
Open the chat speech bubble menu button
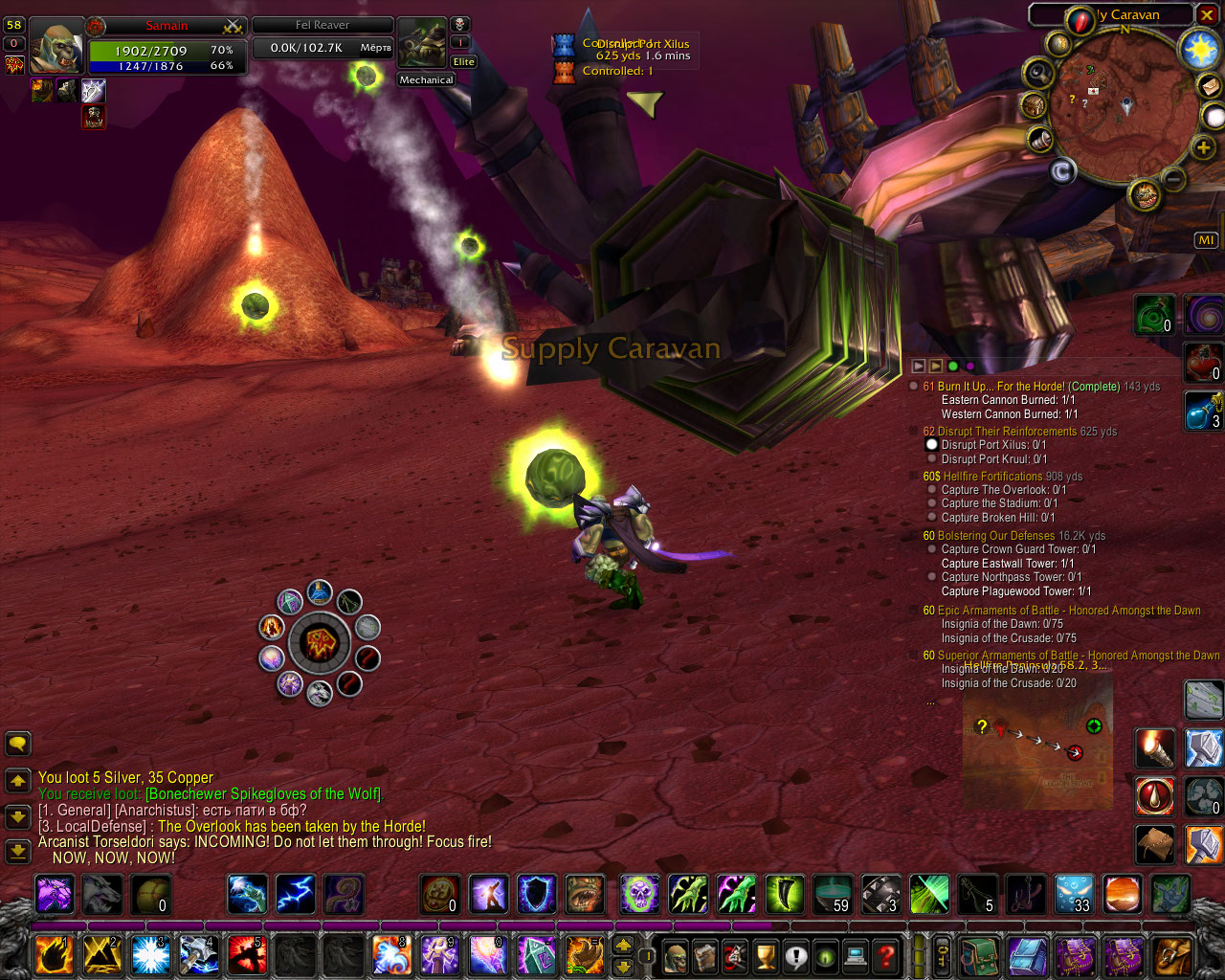pyautogui.click(x=18, y=744)
